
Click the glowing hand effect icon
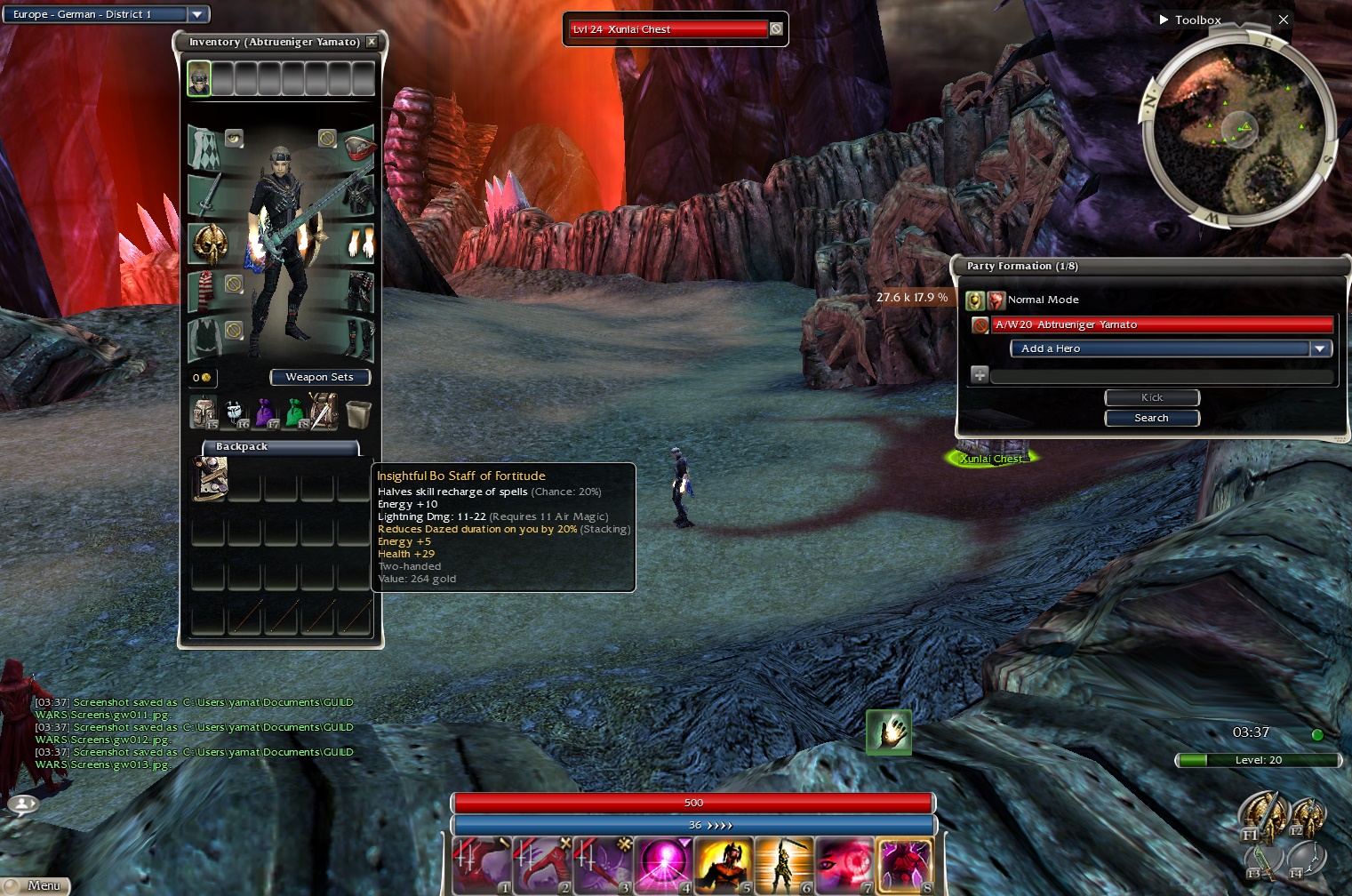(889, 732)
